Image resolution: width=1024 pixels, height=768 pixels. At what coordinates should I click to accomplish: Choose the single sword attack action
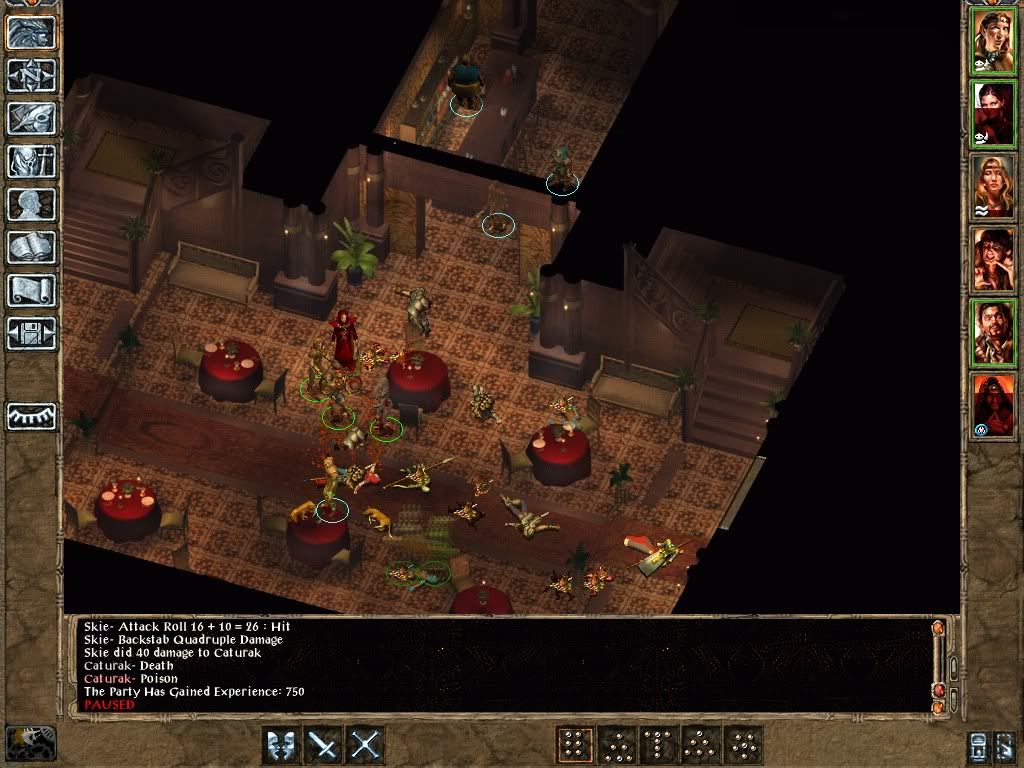(323, 745)
